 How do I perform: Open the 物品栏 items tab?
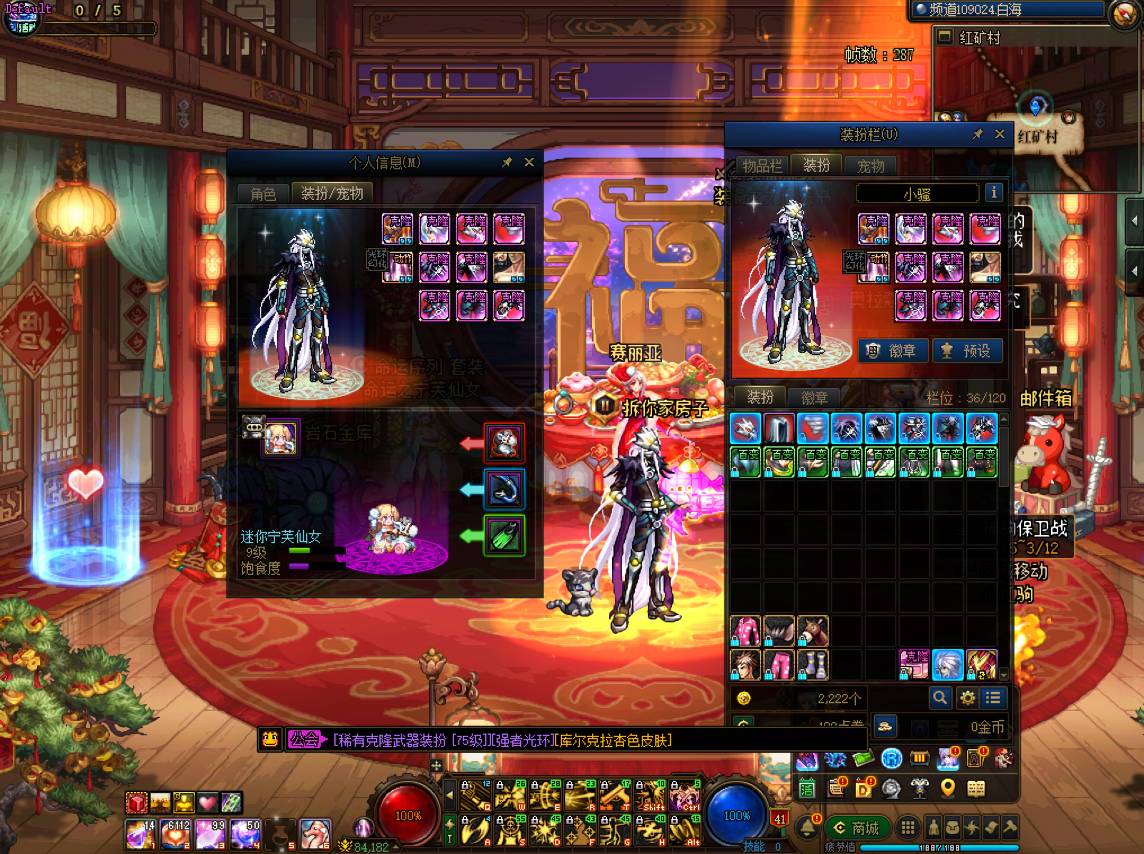click(x=762, y=166)
